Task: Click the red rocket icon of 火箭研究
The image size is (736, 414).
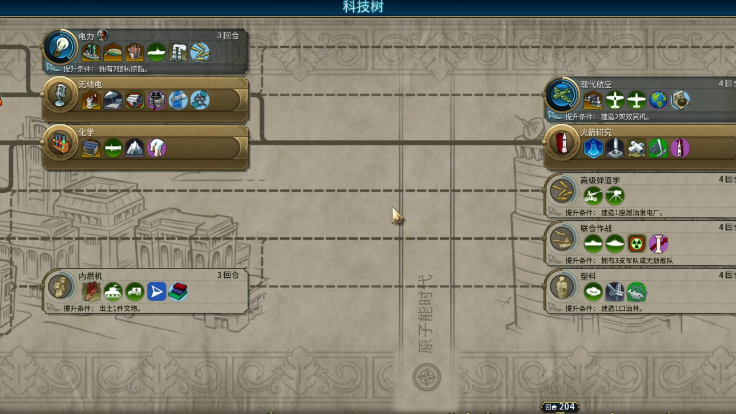Action: click(561, 146)
